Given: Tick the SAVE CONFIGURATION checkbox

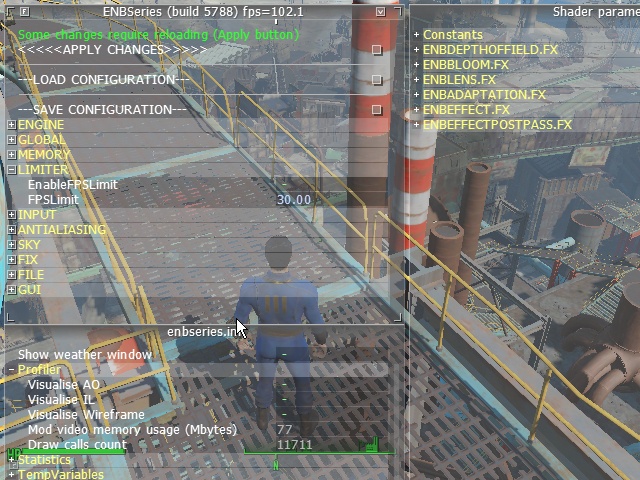Looking at the screenshot, I should pos(377,110).
